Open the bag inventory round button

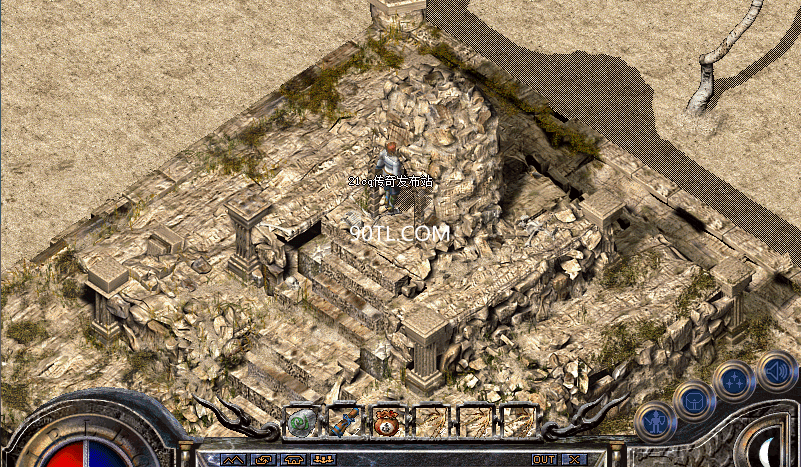tap(692, 401)
